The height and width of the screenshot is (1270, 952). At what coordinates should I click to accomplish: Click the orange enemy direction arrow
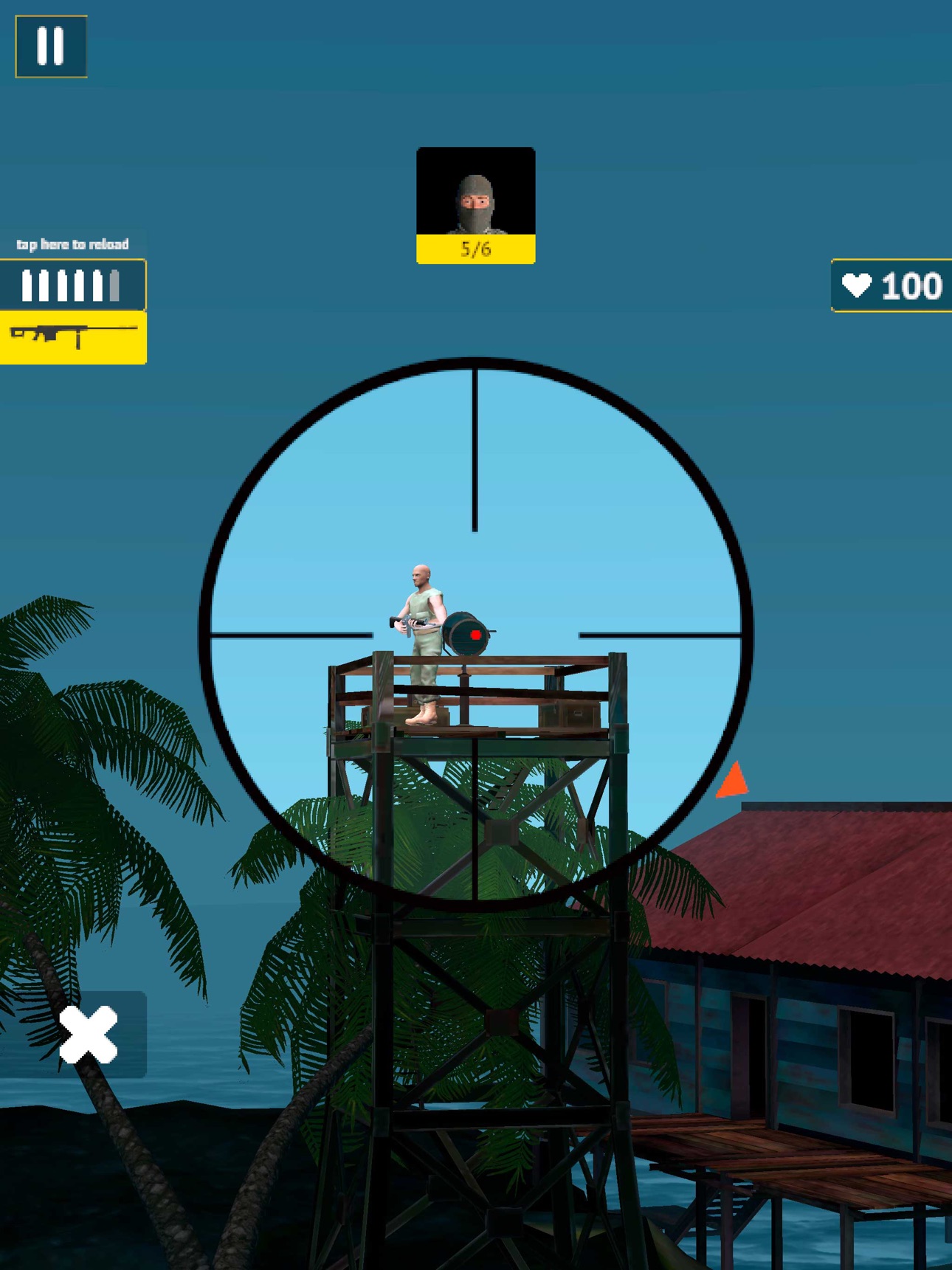[733, 781]
